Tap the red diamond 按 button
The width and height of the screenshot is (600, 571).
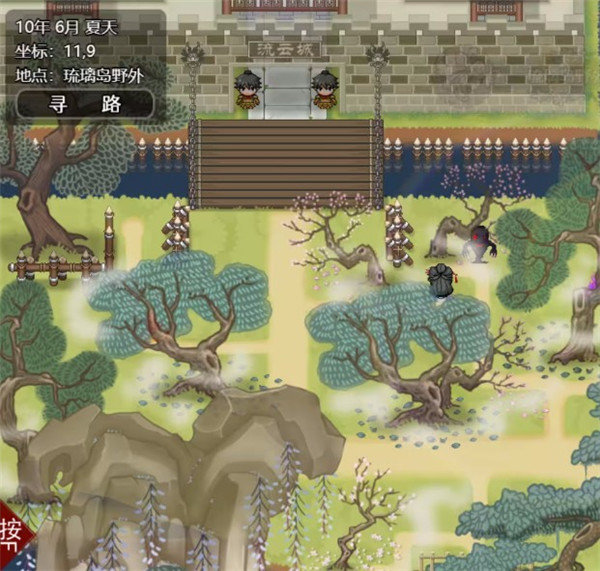pos(12,545)
